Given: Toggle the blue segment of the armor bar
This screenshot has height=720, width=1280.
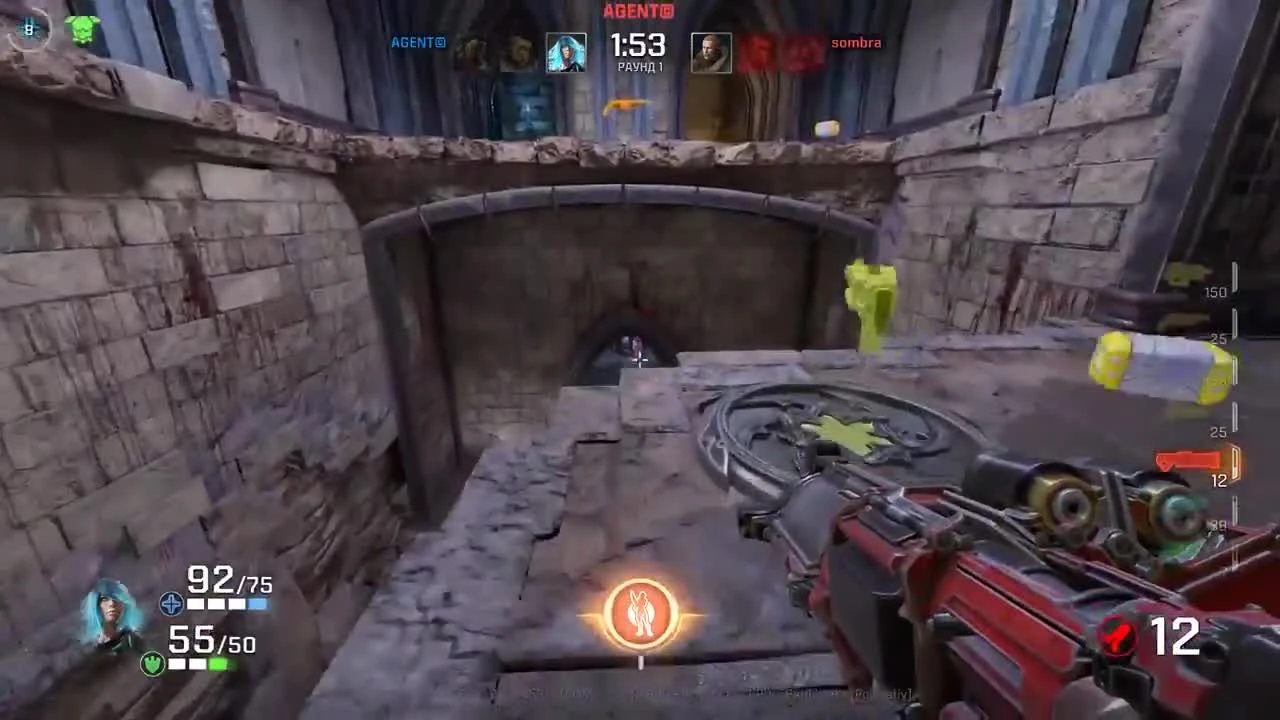Looking at the screenshot, I should 259,604.
